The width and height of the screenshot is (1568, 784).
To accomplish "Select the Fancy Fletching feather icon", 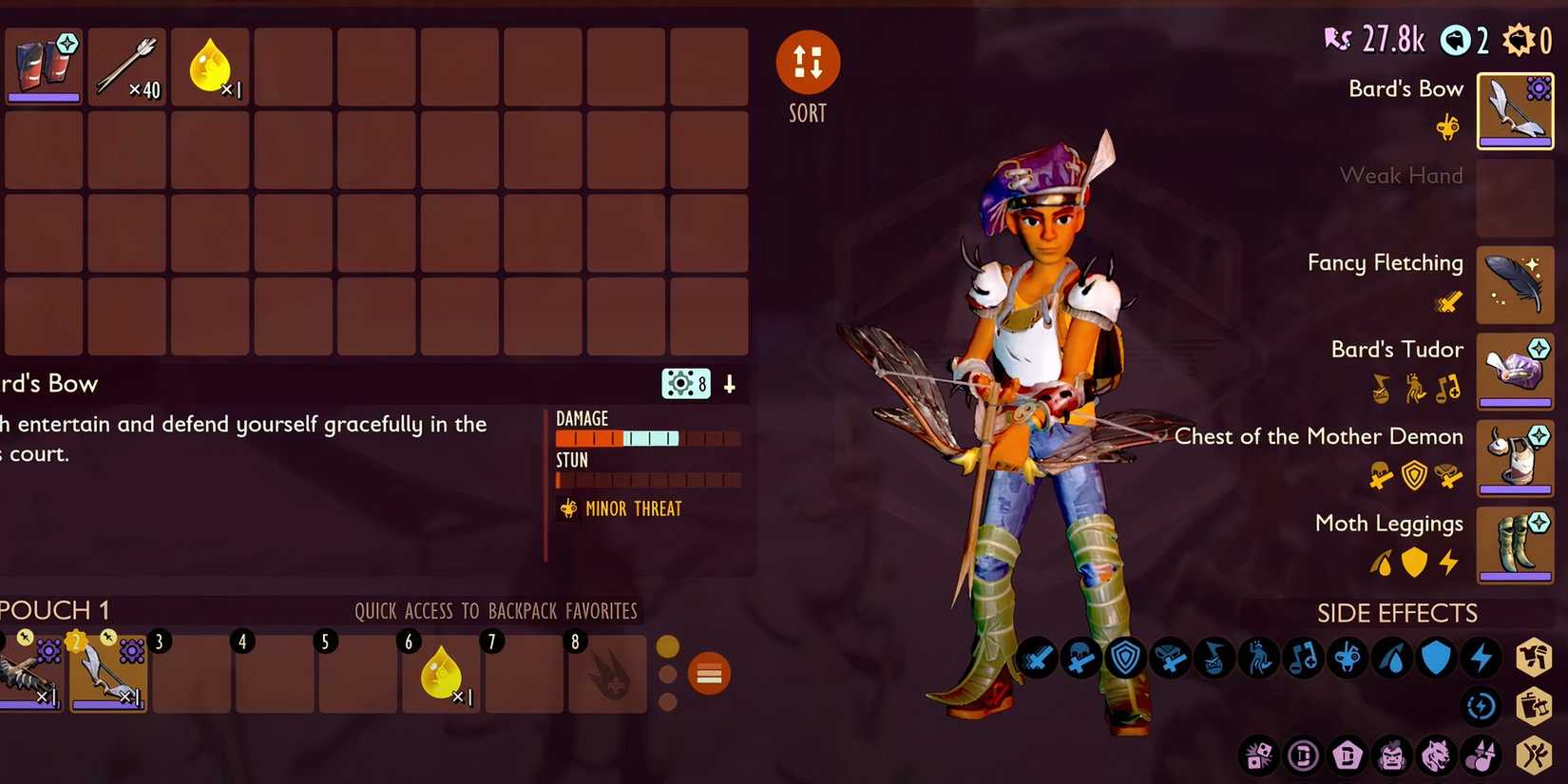I will tap(1516, 285).
